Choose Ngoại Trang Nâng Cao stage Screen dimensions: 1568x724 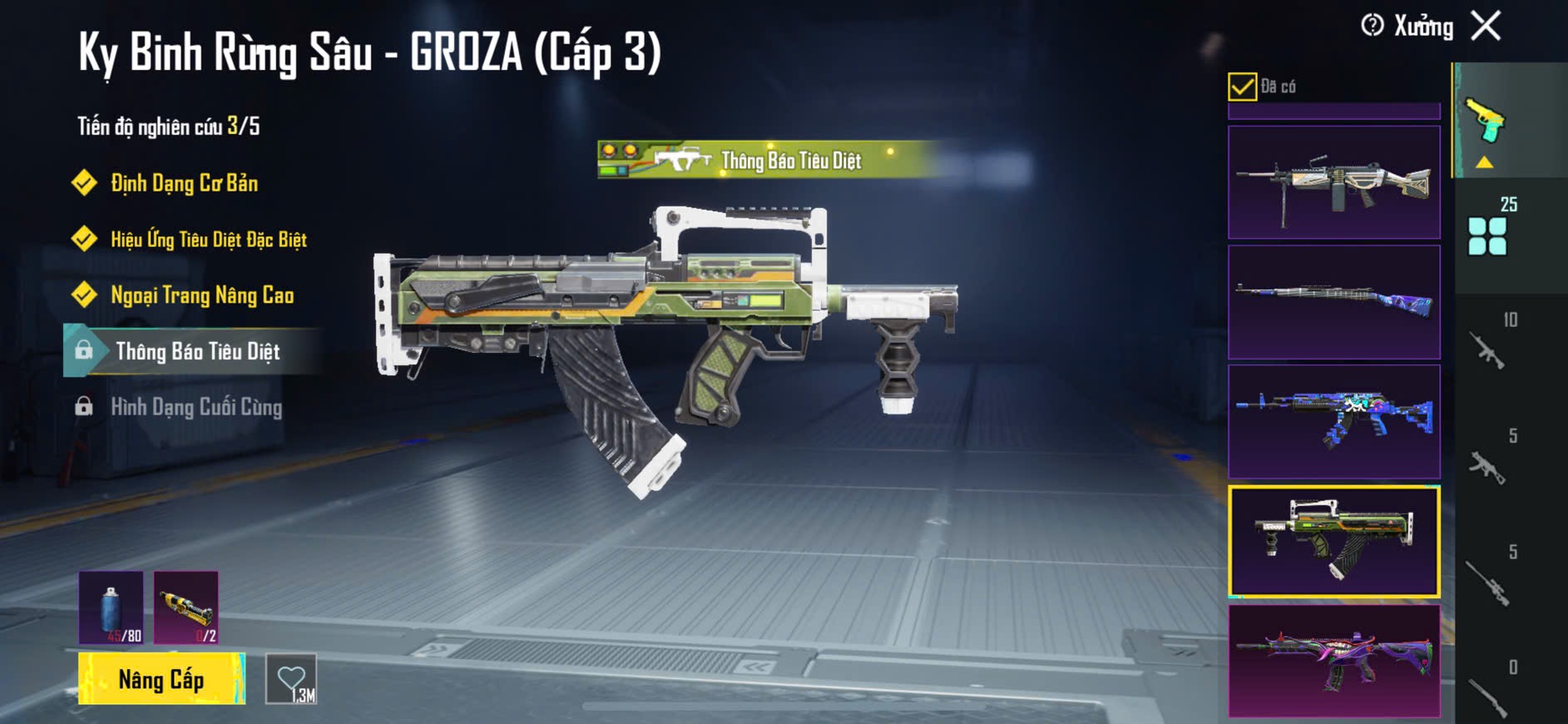tap(201, 295)
